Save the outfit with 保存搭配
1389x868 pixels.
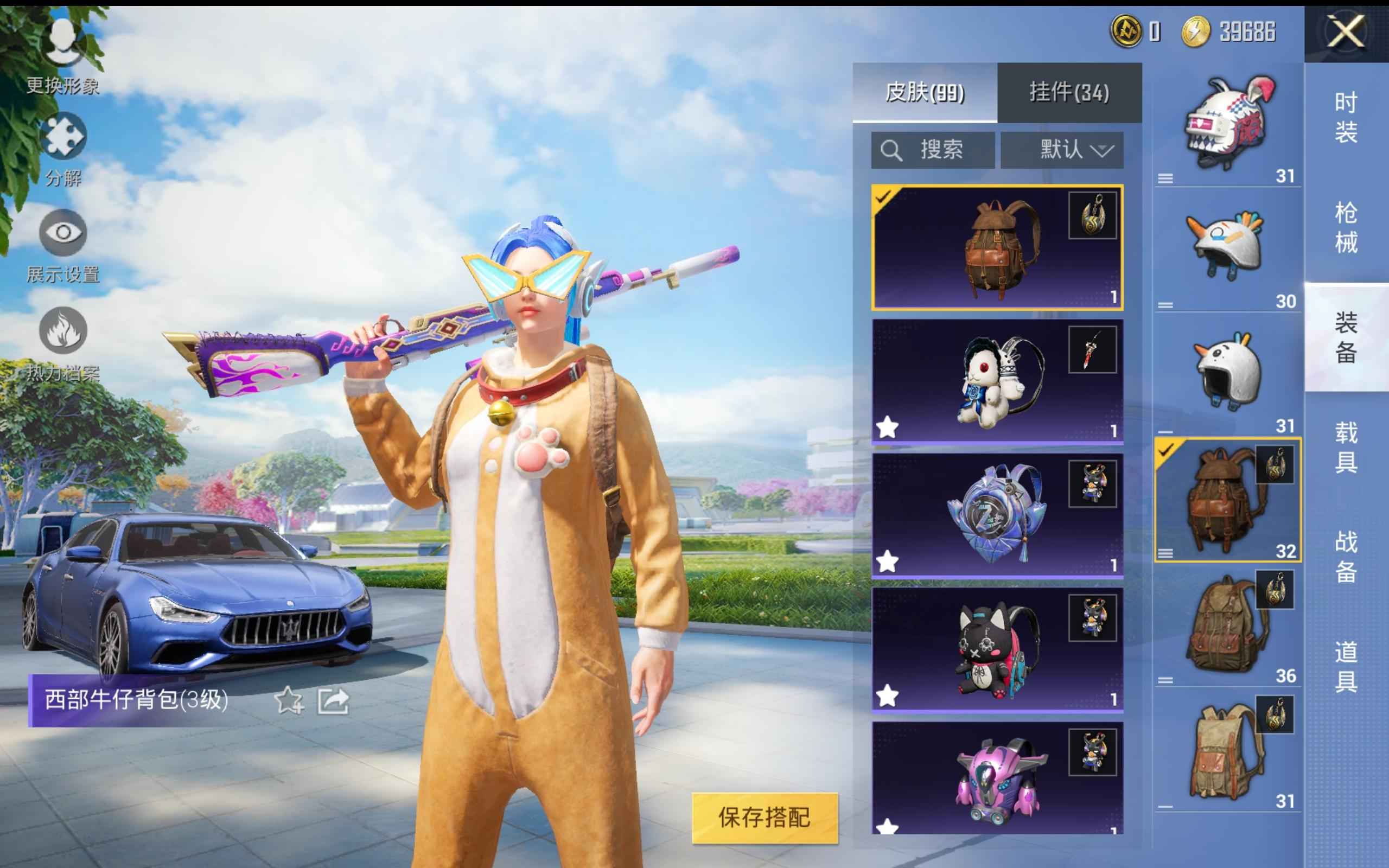coord(764,818)
